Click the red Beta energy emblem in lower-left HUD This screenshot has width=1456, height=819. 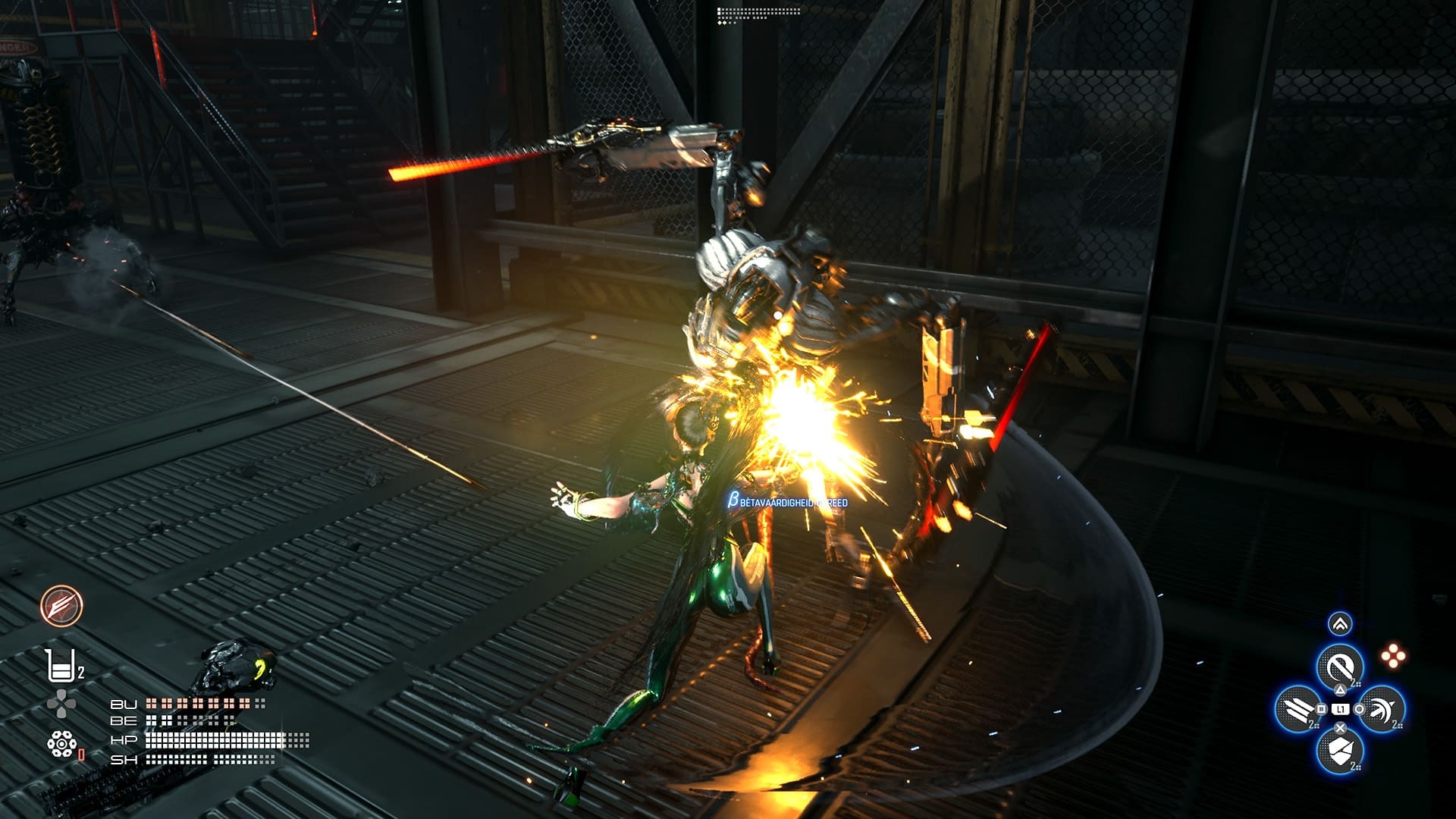(x=61, y=607)
